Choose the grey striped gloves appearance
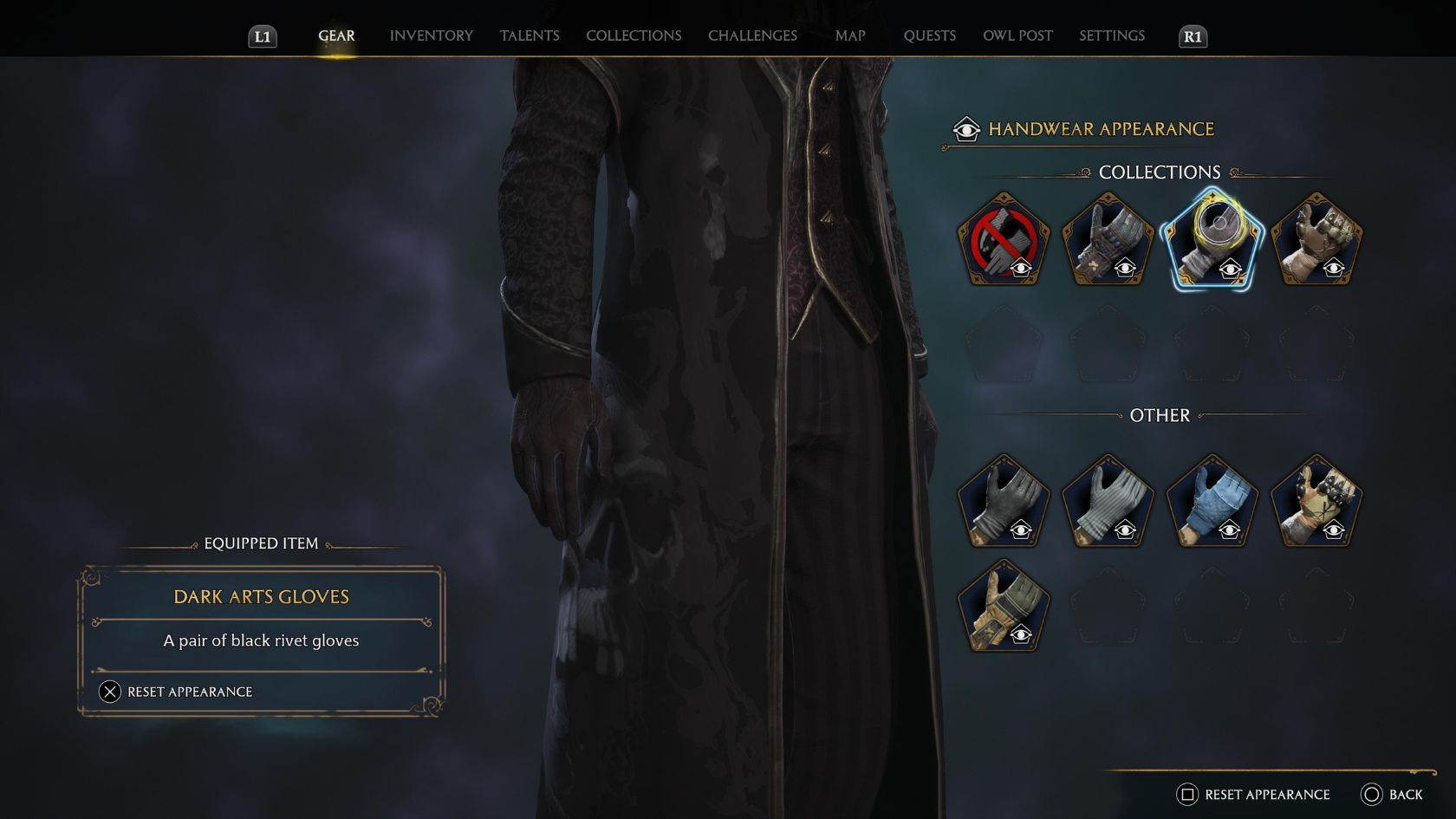Screen dimensions: 1456x819 tap(1108, 502)
